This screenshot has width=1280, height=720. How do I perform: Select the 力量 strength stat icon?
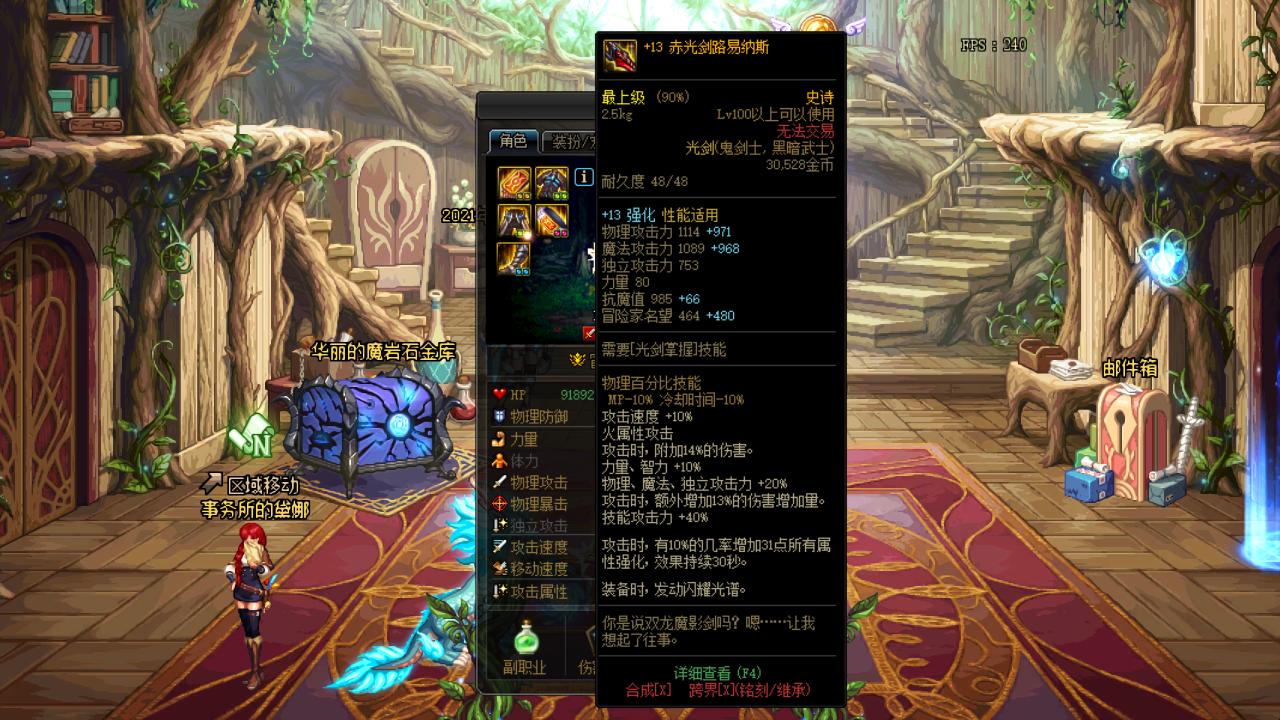point(498,441)
